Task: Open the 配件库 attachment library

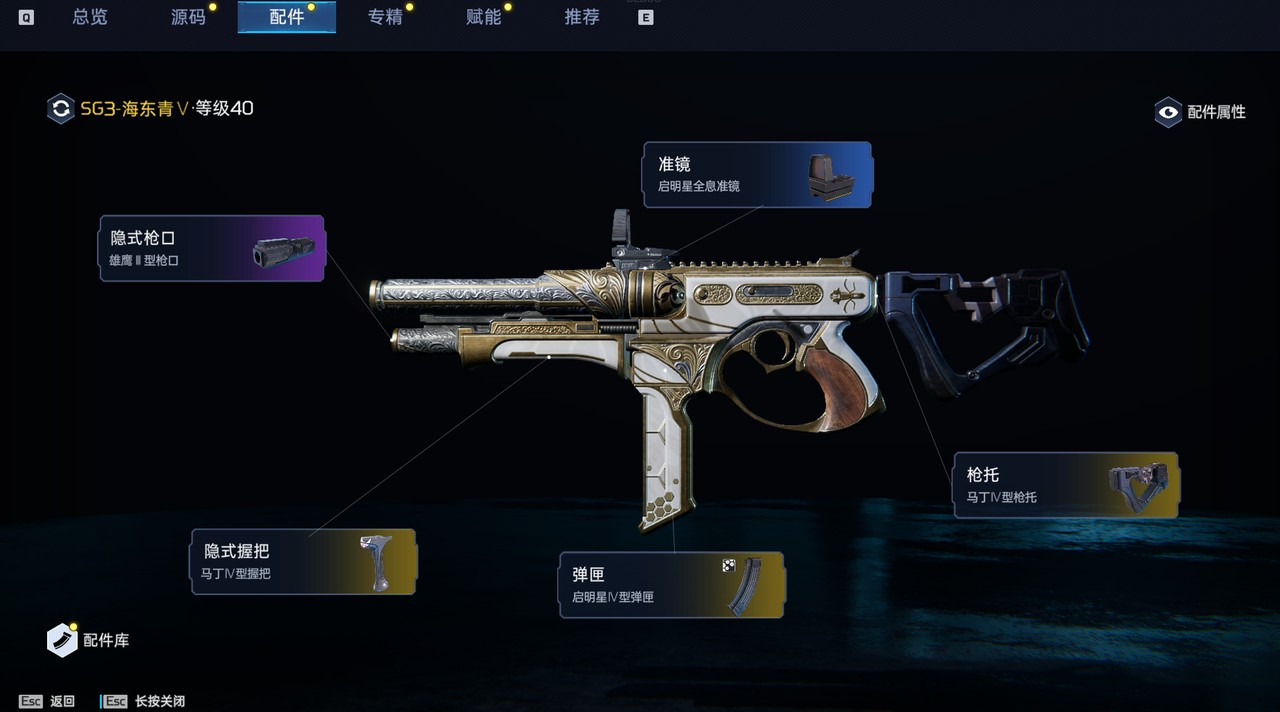Action: [x=89, y=640]
